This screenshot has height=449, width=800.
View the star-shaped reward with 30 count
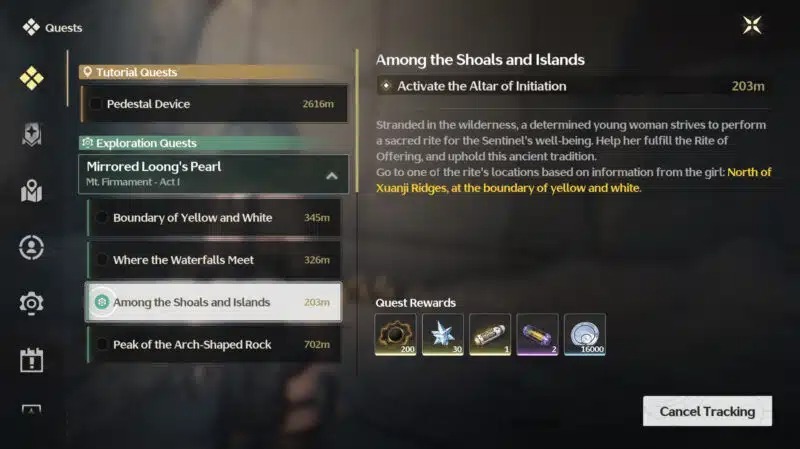pos(442,335)
